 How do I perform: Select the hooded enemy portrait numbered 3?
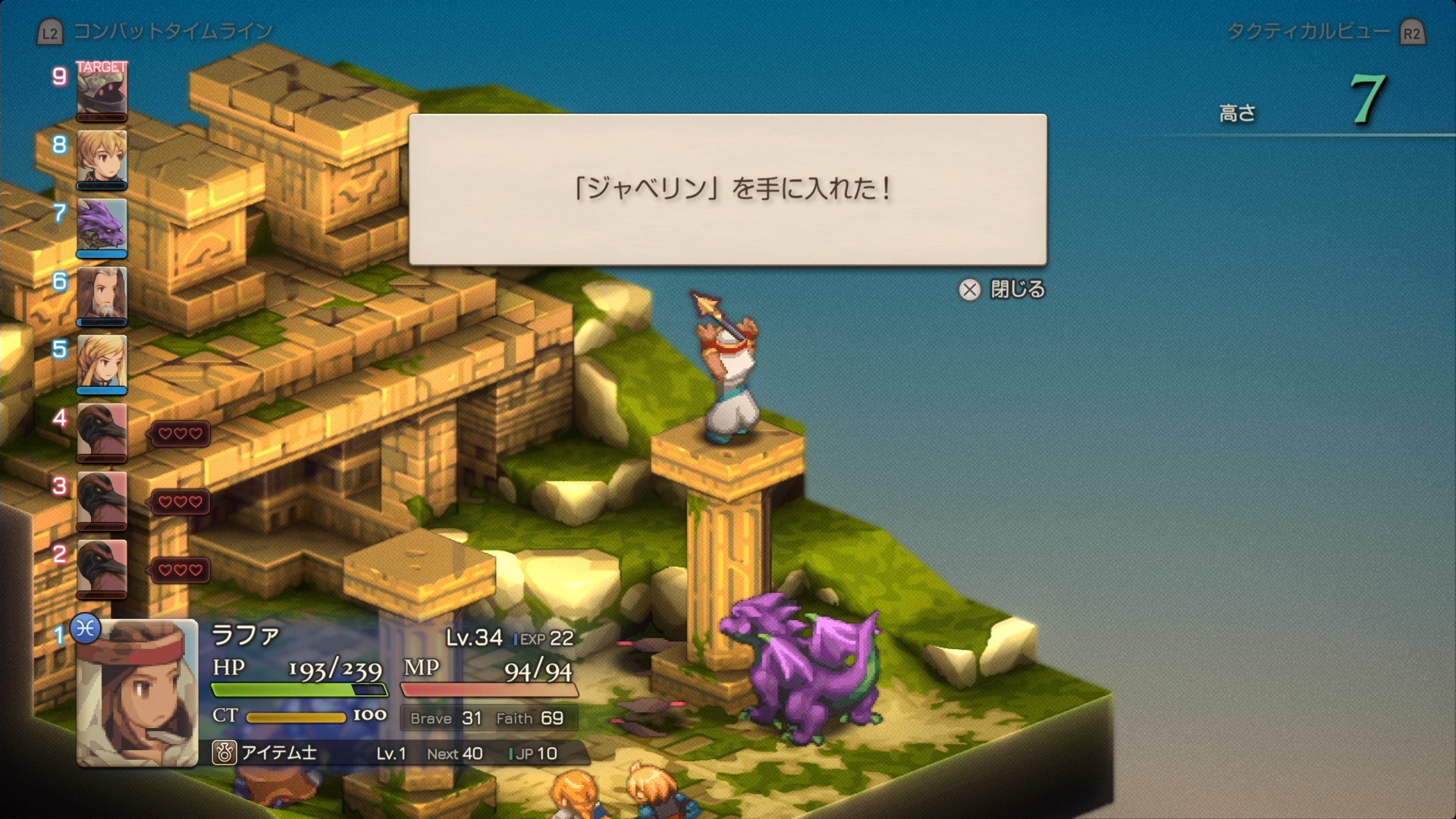pos(102,499)
